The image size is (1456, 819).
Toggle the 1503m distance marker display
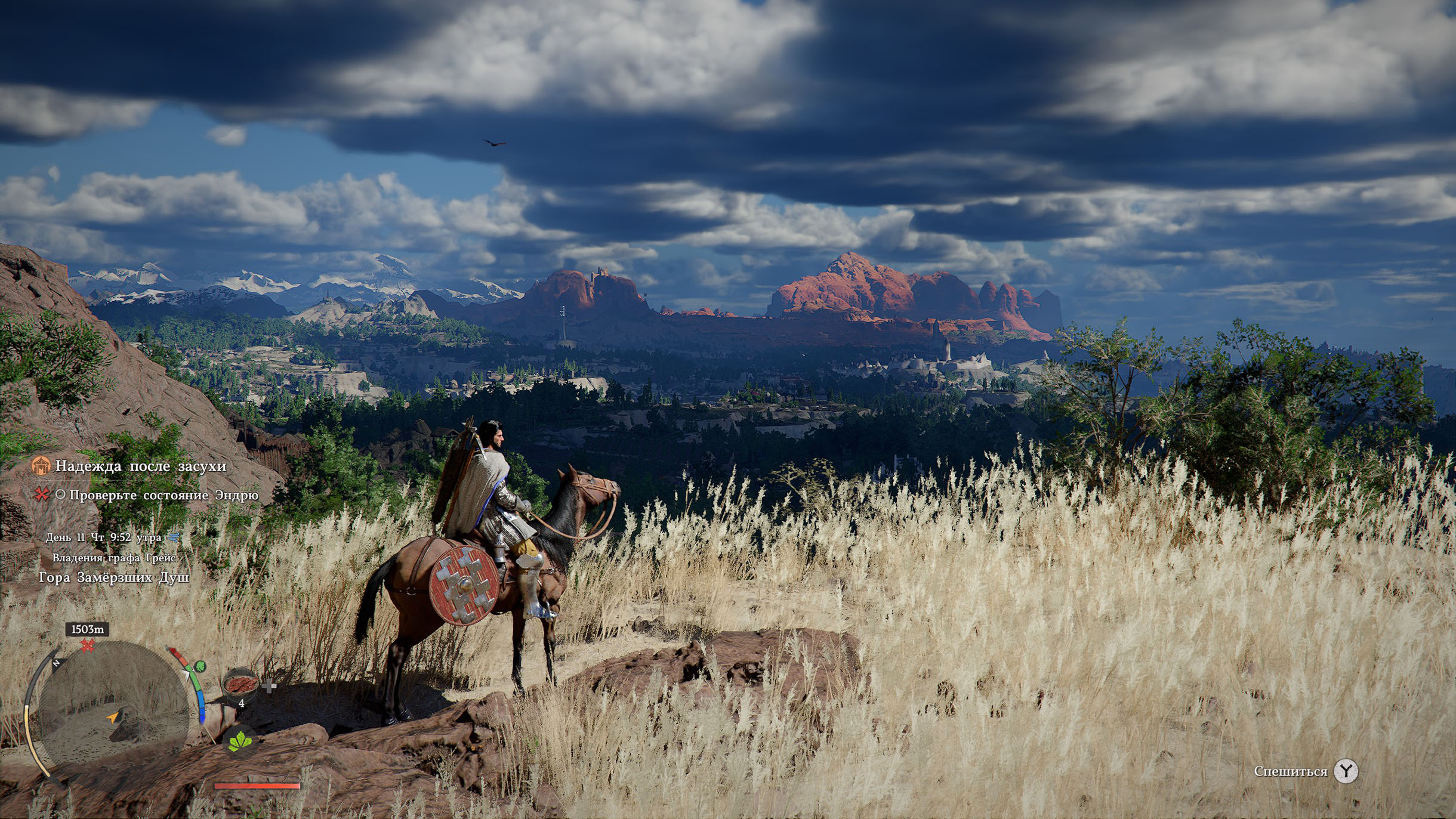click(88, 629)
